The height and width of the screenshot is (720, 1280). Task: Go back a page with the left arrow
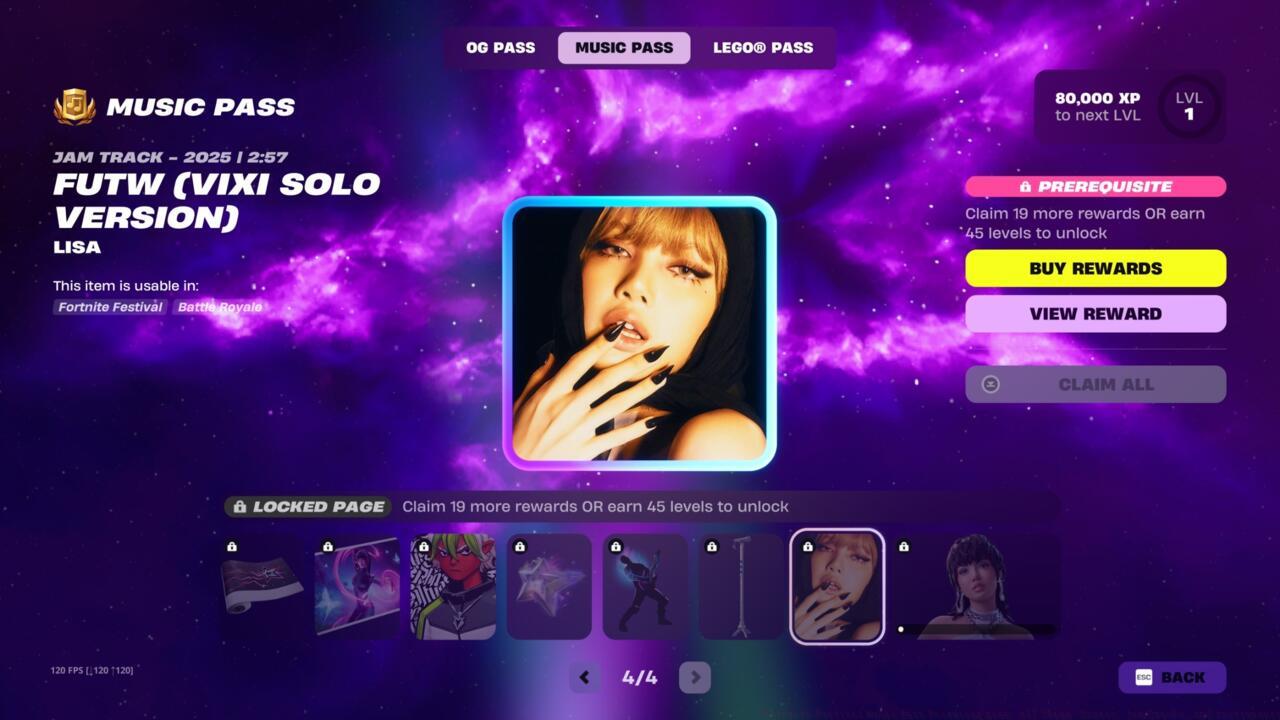tap(584, 677)
